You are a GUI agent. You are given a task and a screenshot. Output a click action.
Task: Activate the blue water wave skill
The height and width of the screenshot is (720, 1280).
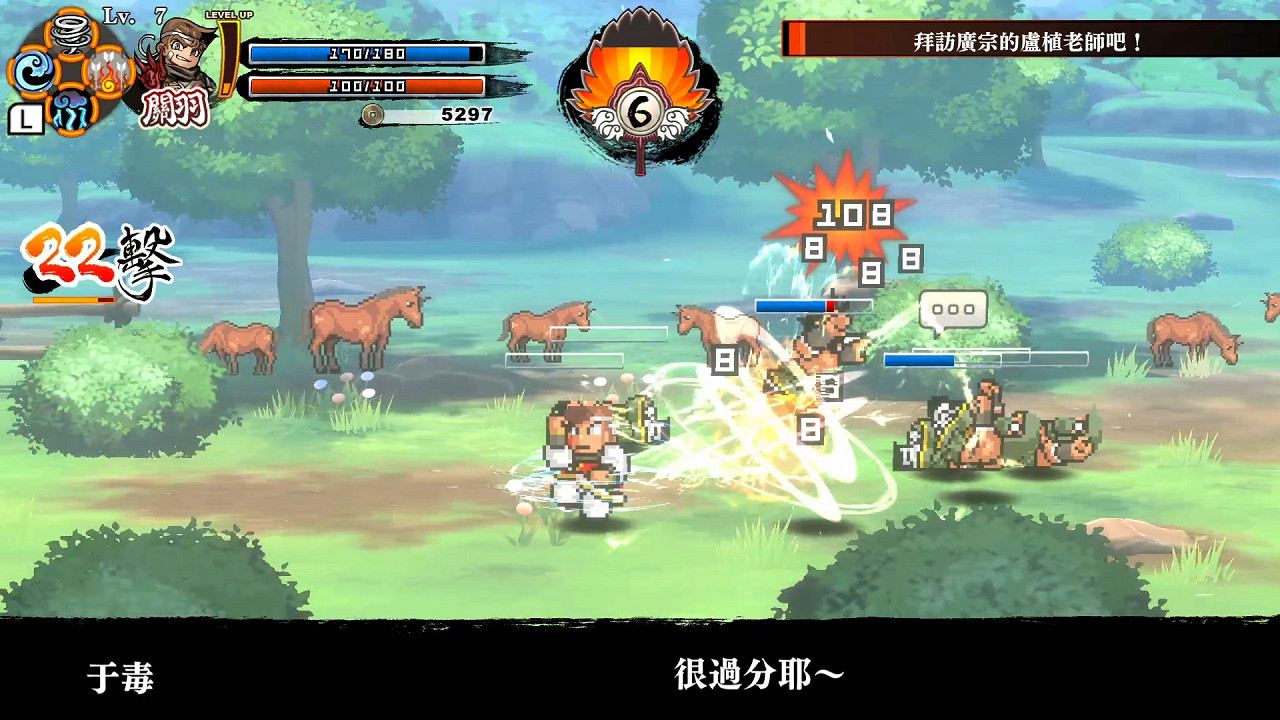pyautogui.click(x=33, y=73)
